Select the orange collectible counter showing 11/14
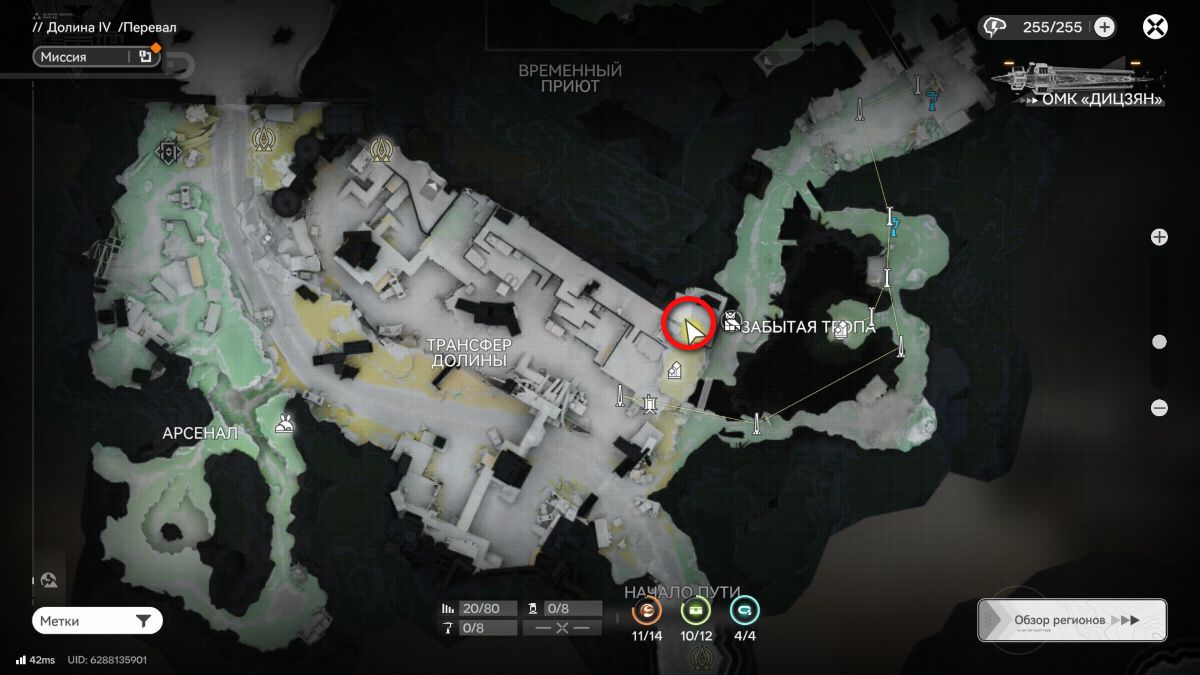This screenshot has height=675, width=1200. point(647,611)
